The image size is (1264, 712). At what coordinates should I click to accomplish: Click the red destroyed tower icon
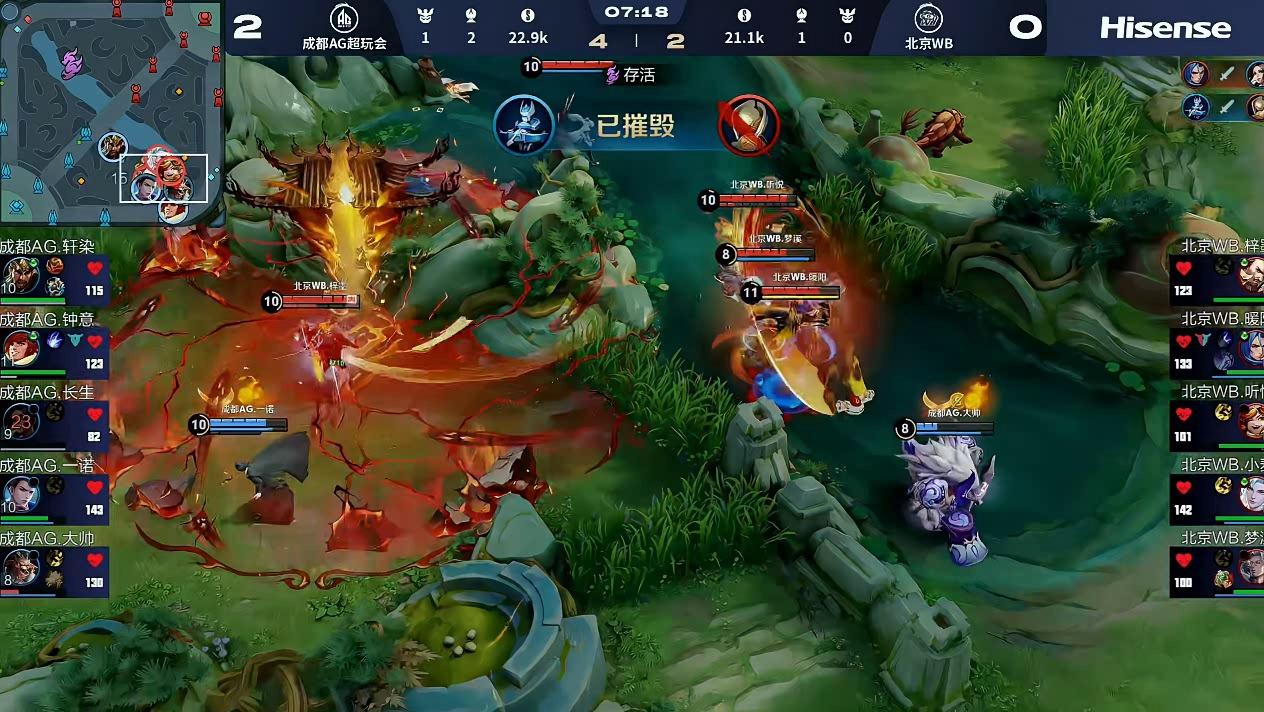pos(748,125)
